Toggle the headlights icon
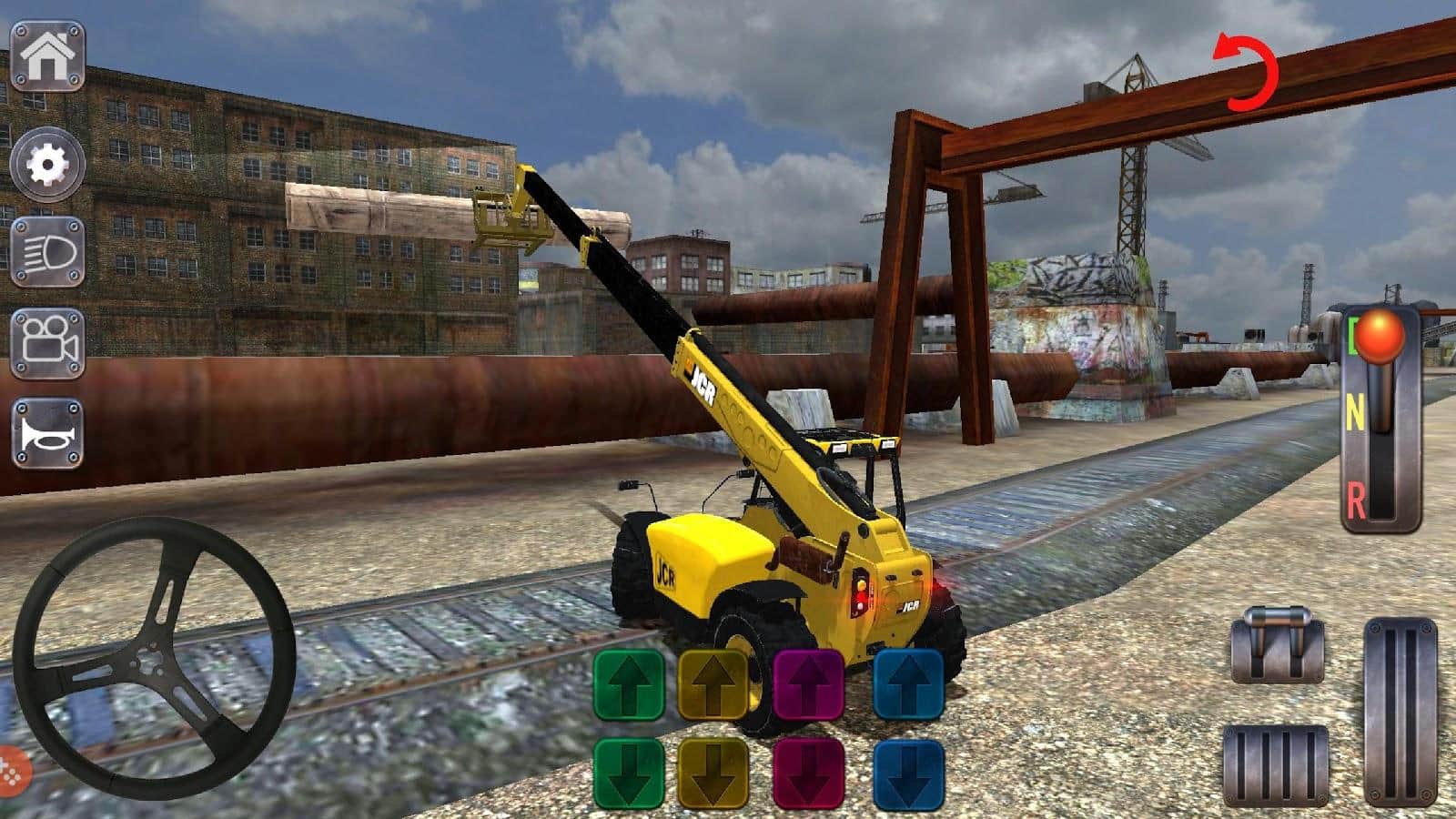 pos(47,252)
